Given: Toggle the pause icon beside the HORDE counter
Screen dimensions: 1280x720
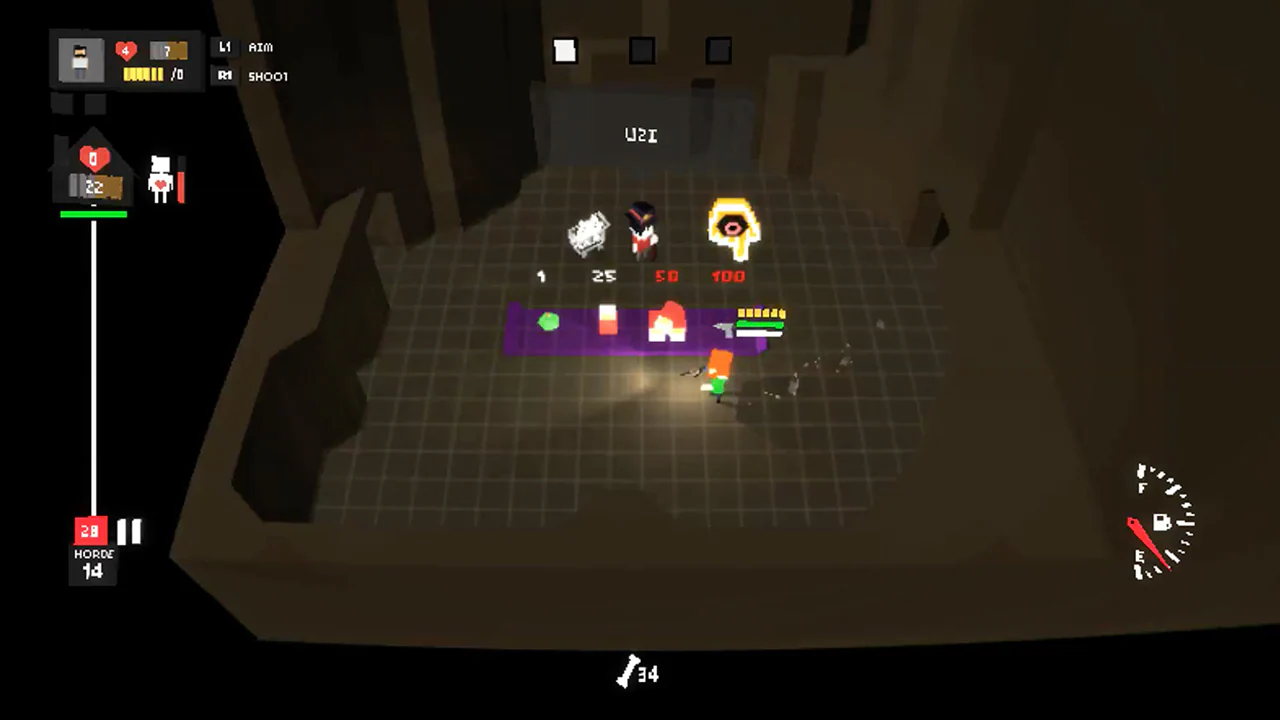Looking at the screenshot, I should pyautogui.click(x=129, y=531).
